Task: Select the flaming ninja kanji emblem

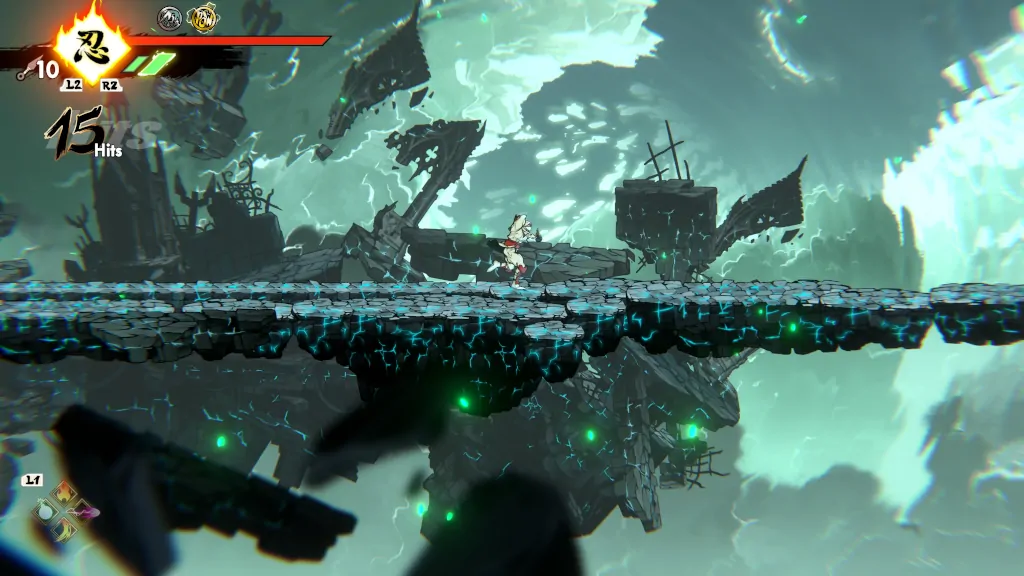Action: [91, 42]
